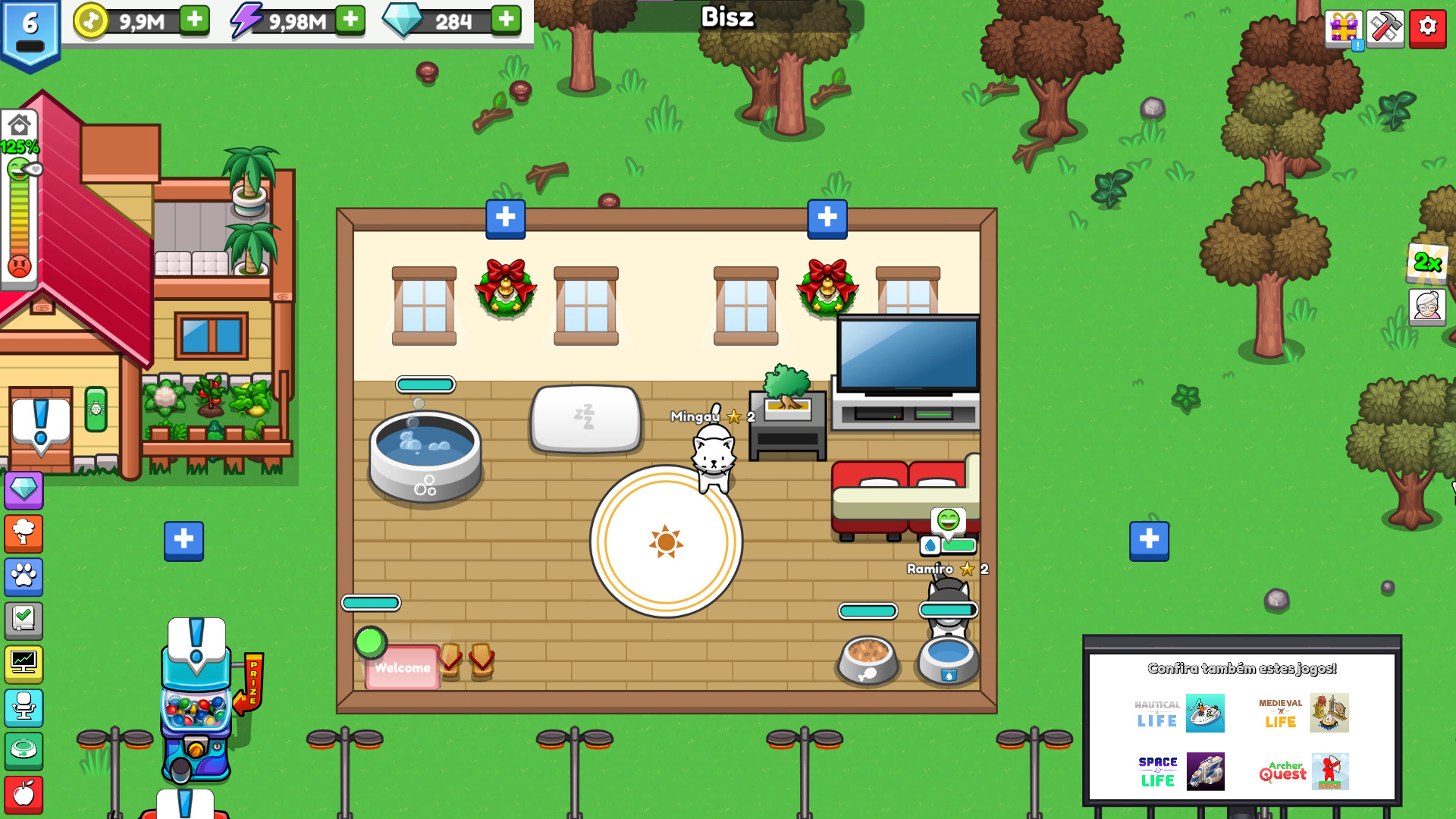
Task: Expand the top-right room plus tile
Action: pos(827,218)
